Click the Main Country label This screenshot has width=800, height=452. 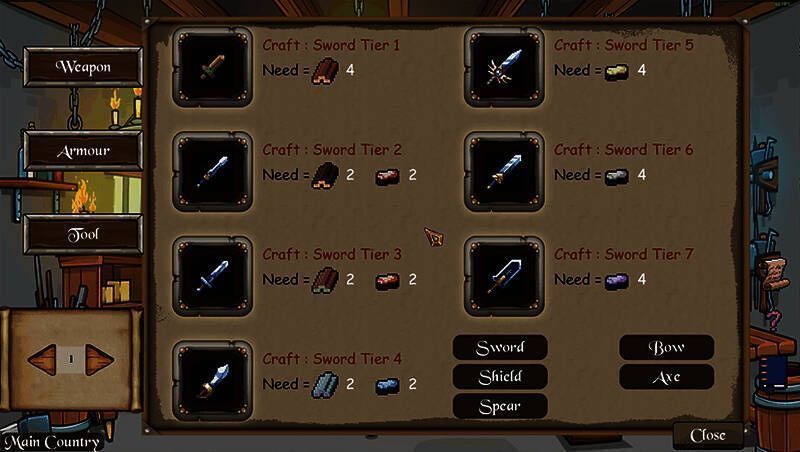[x=52, y=442]
